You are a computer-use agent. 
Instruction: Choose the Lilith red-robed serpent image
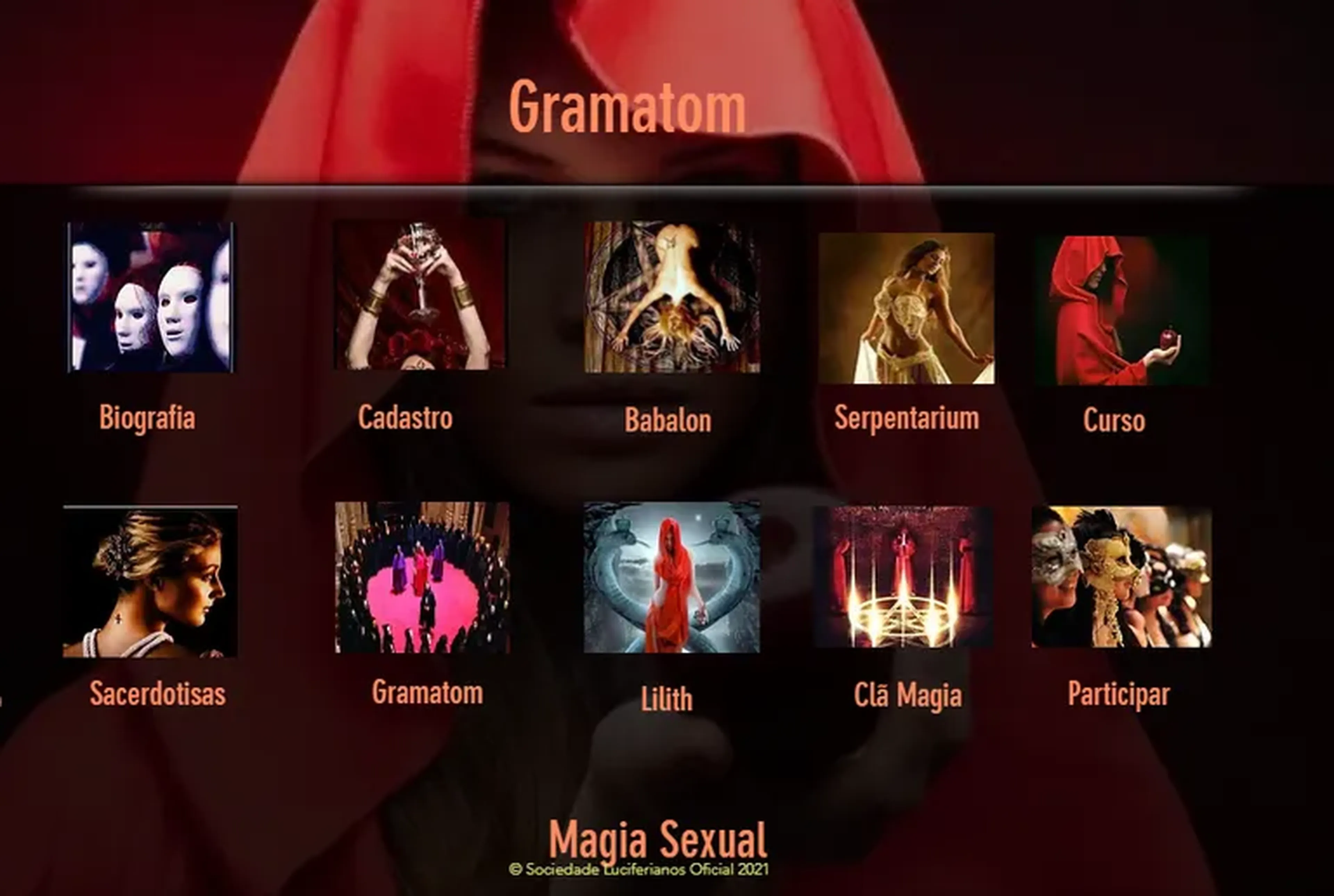(x=672, y=577)
